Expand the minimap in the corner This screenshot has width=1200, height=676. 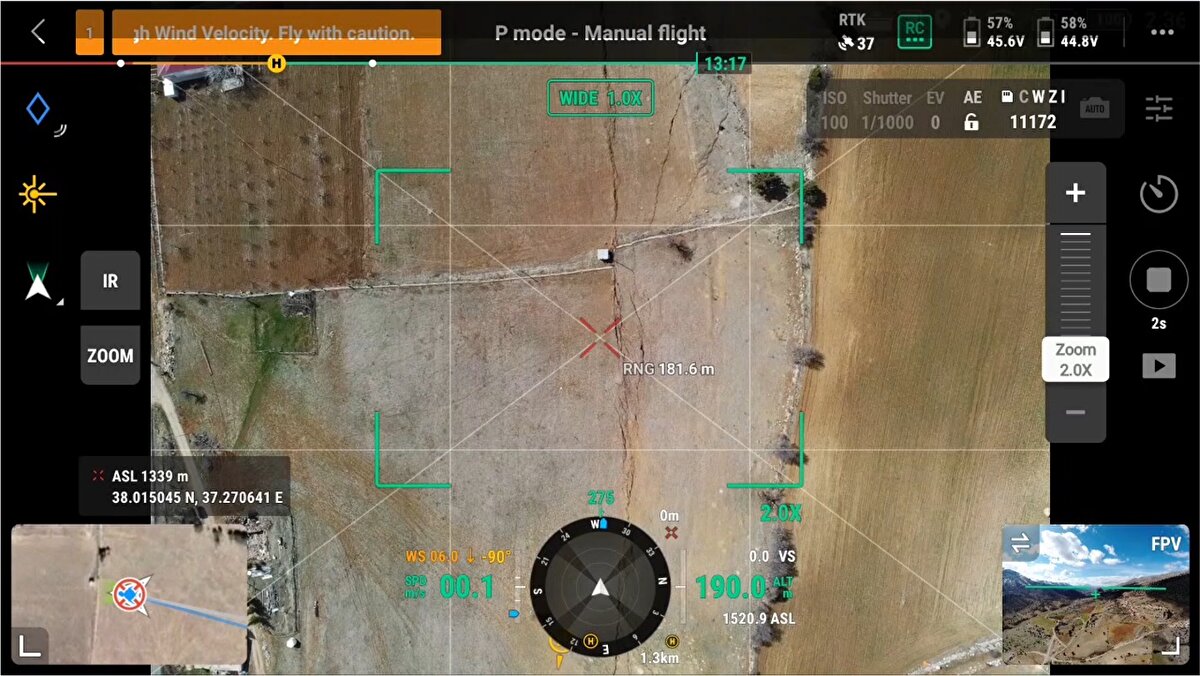tap(30, 647)
